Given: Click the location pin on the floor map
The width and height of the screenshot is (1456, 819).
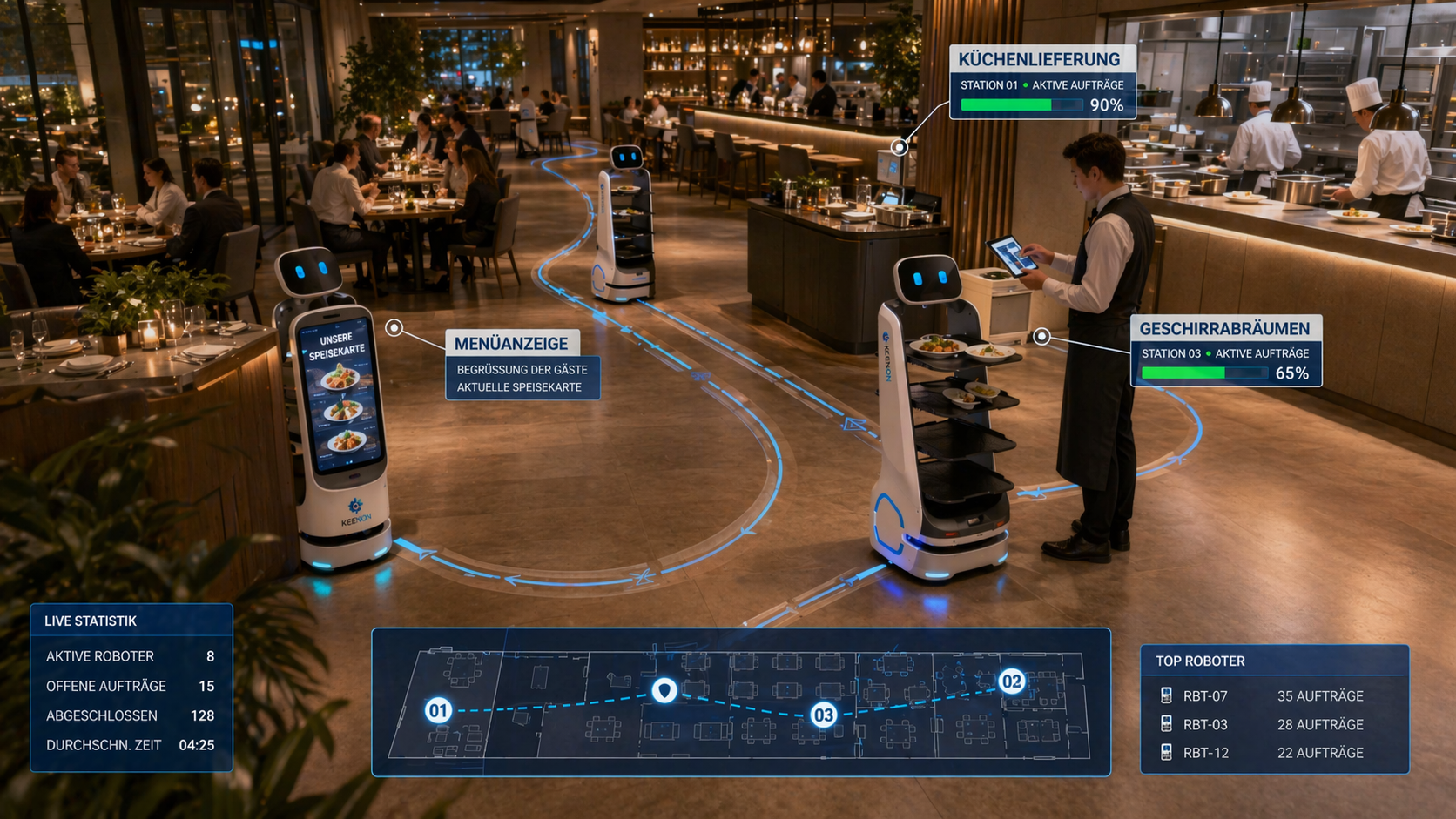Looking at the screenshot, I should coord(664,690).
